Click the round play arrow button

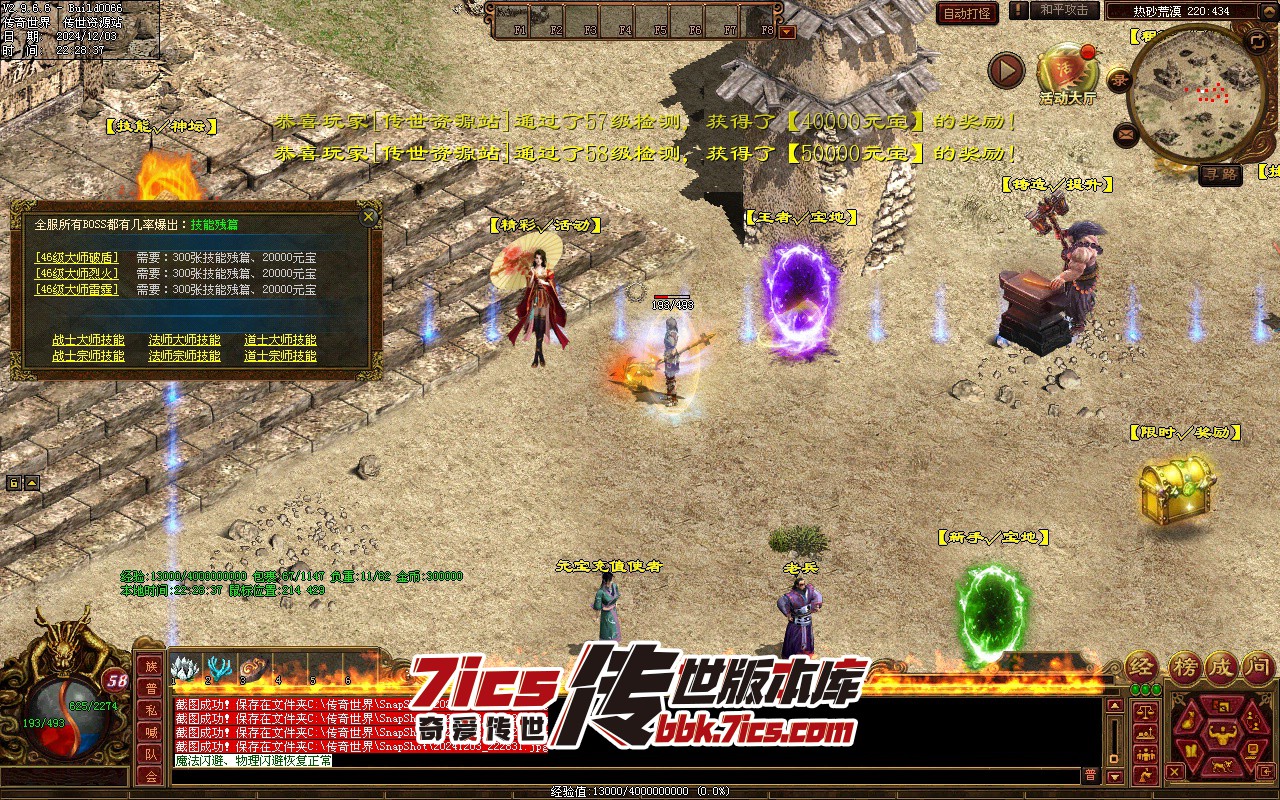coord(1006,70)
